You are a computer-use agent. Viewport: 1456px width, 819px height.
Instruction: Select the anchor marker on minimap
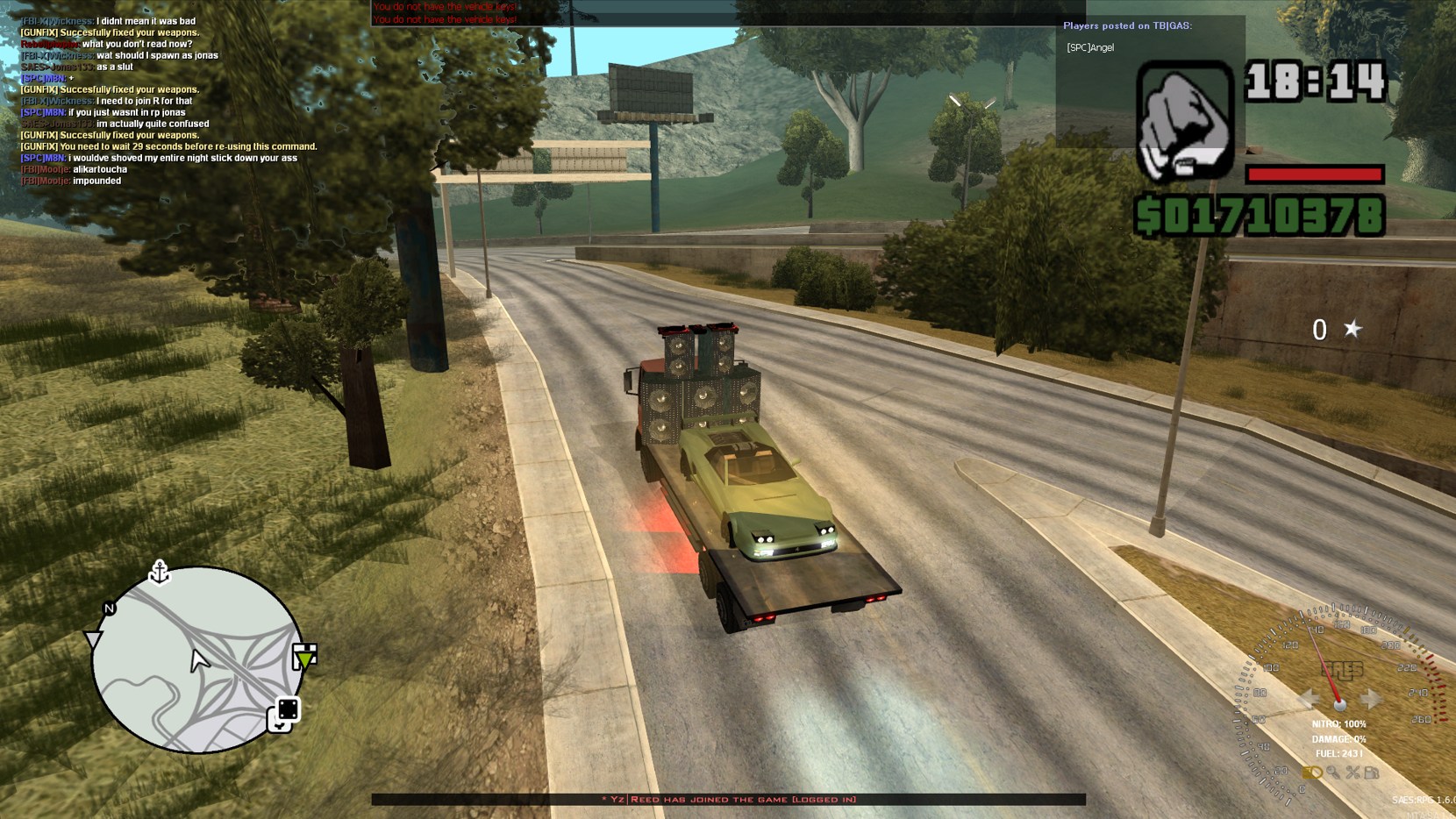point(160,572)
